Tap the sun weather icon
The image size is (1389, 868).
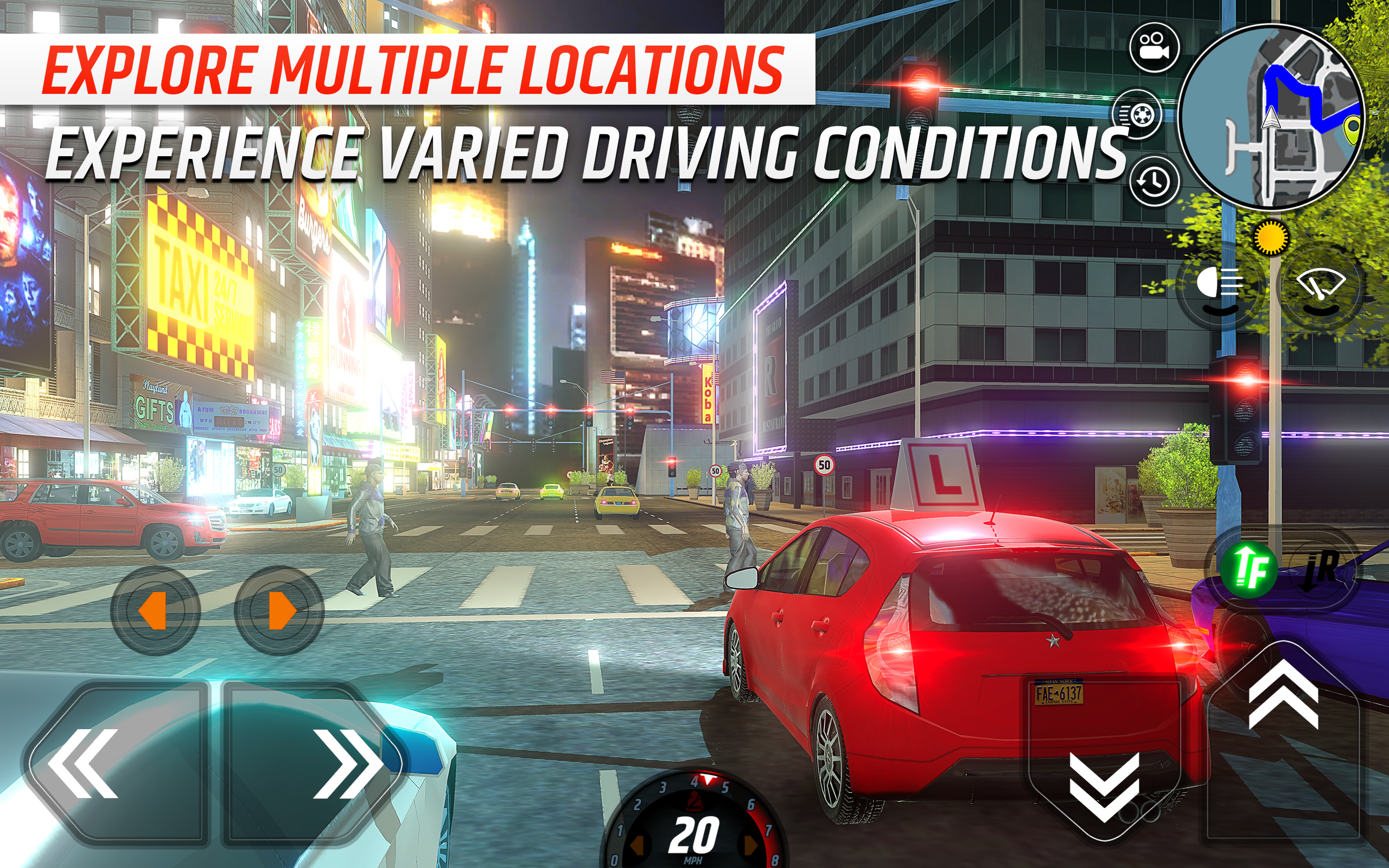click(x=1270, y=237)
